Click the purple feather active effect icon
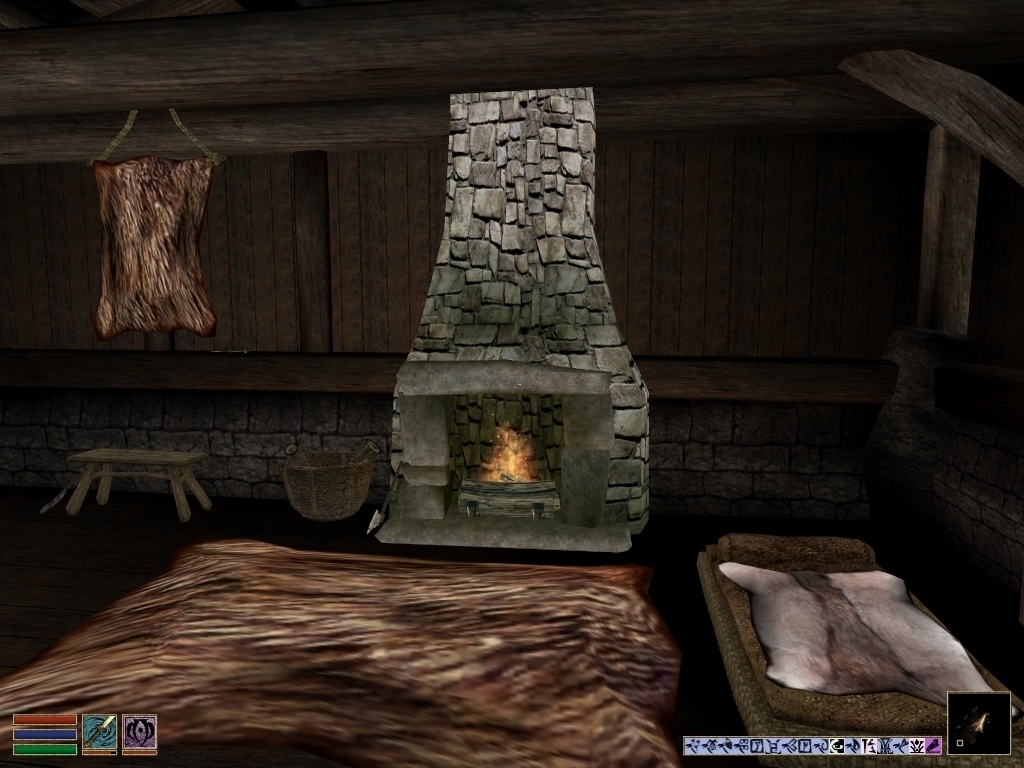This screenshot has width=1024, height=768. click(x=933, y=745)
